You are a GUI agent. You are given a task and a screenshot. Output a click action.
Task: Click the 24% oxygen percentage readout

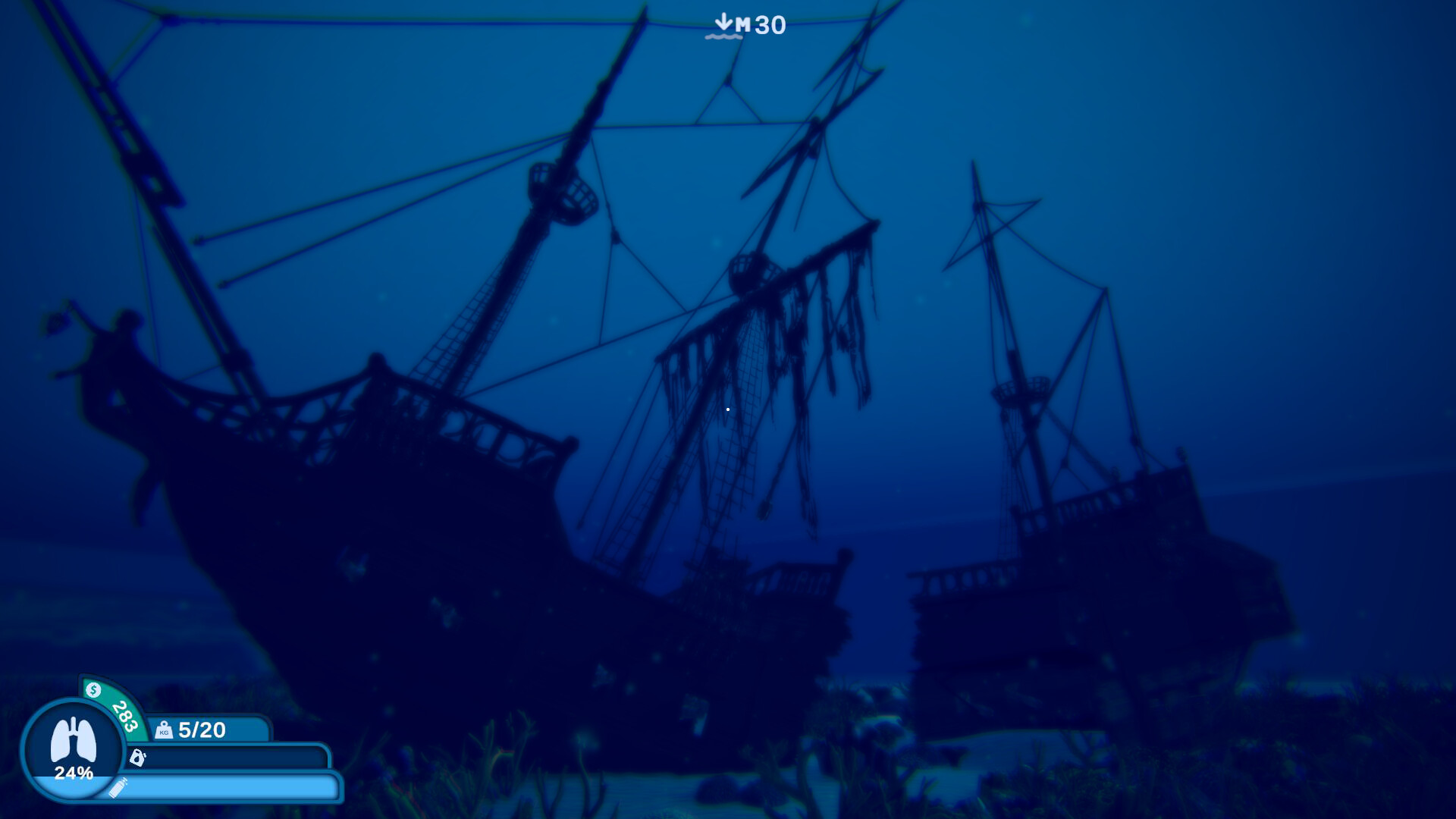[x=74, y=773]
